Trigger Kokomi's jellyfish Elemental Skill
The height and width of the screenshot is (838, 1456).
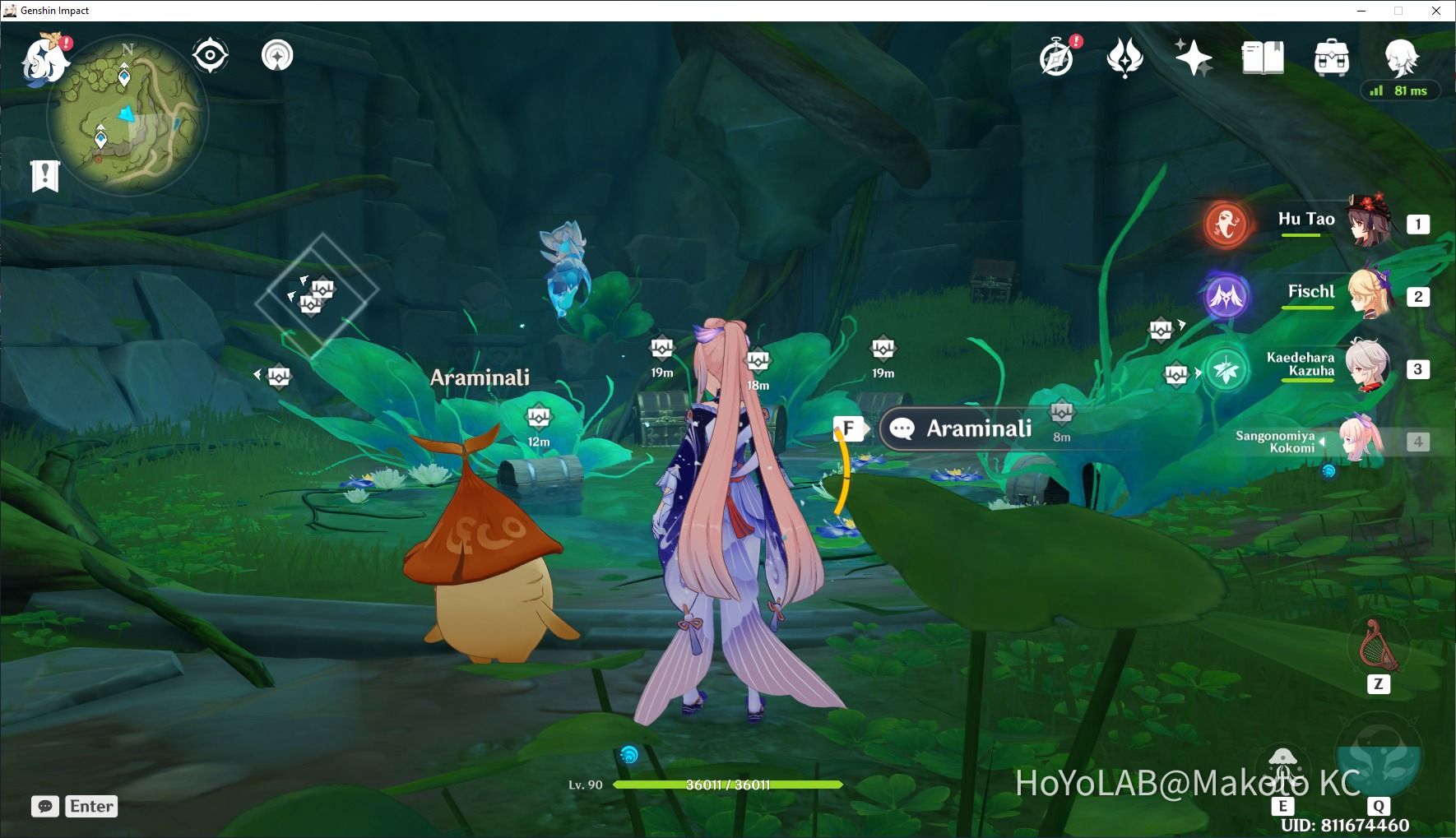coord(1283,763)
